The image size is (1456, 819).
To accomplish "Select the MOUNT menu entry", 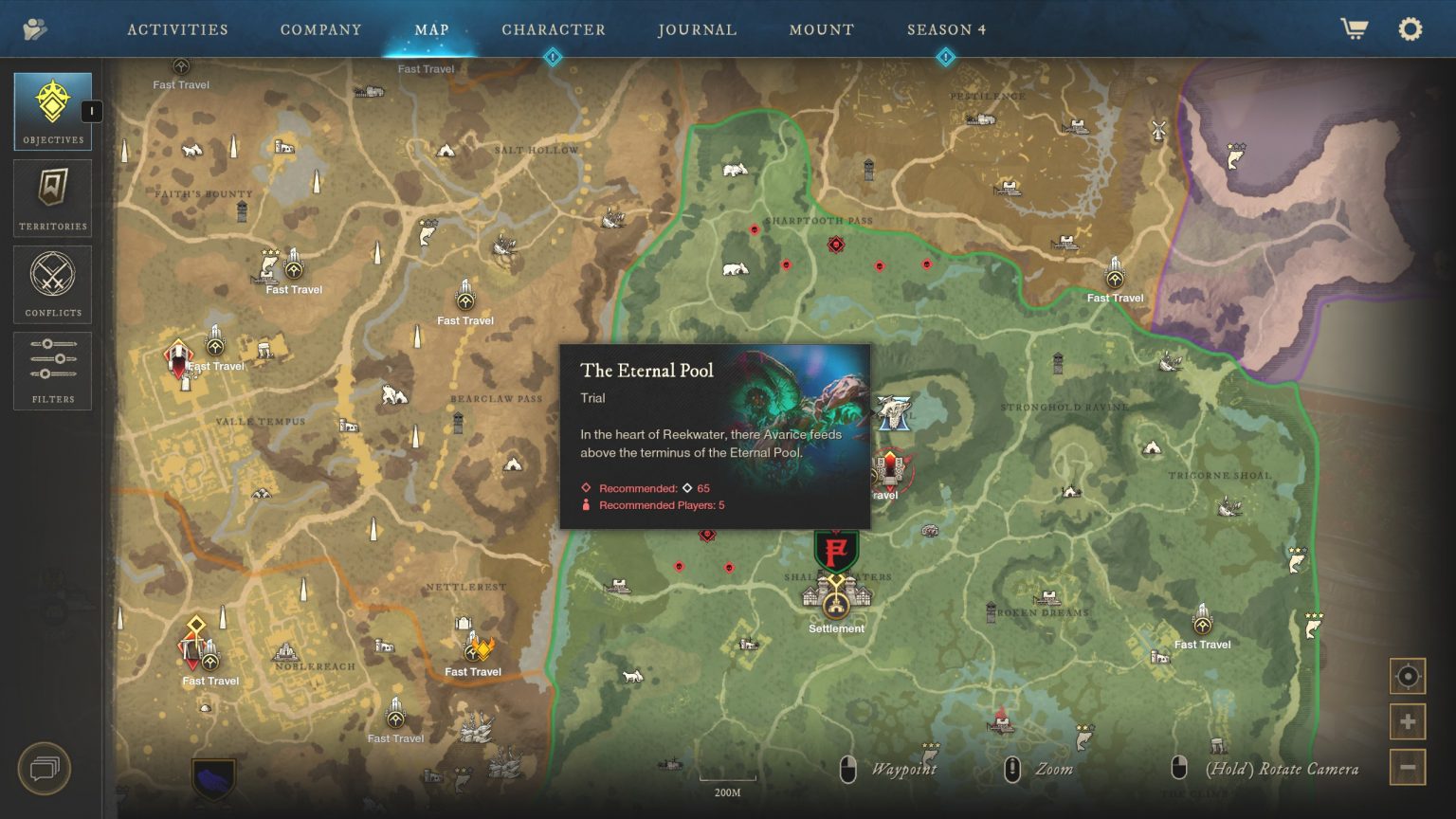I will (821, 29).
